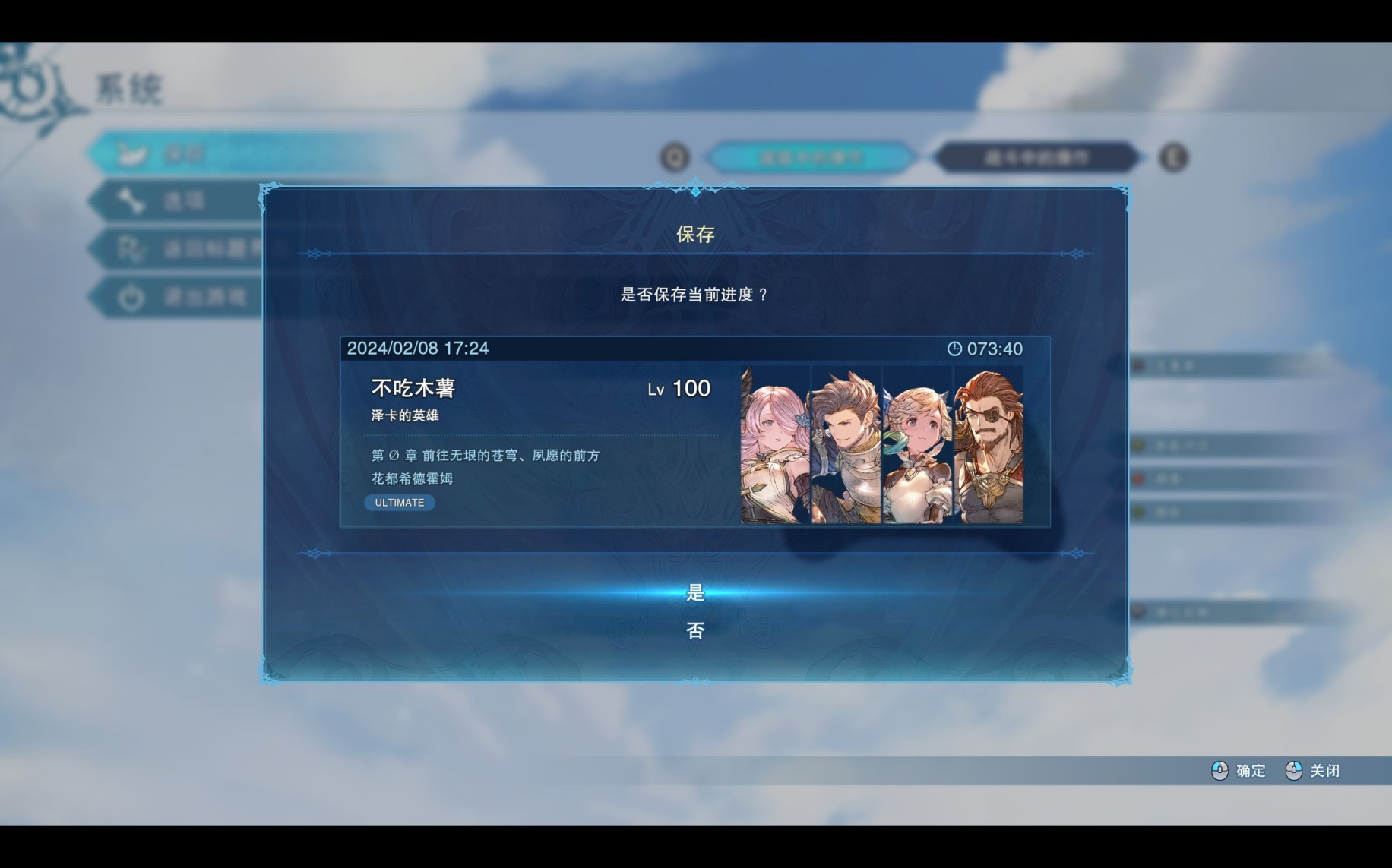Click the ULTIMATE difficulty badge
Image resolution: width=1392 pixels, height=868 pixels.
tap(399, 502)
